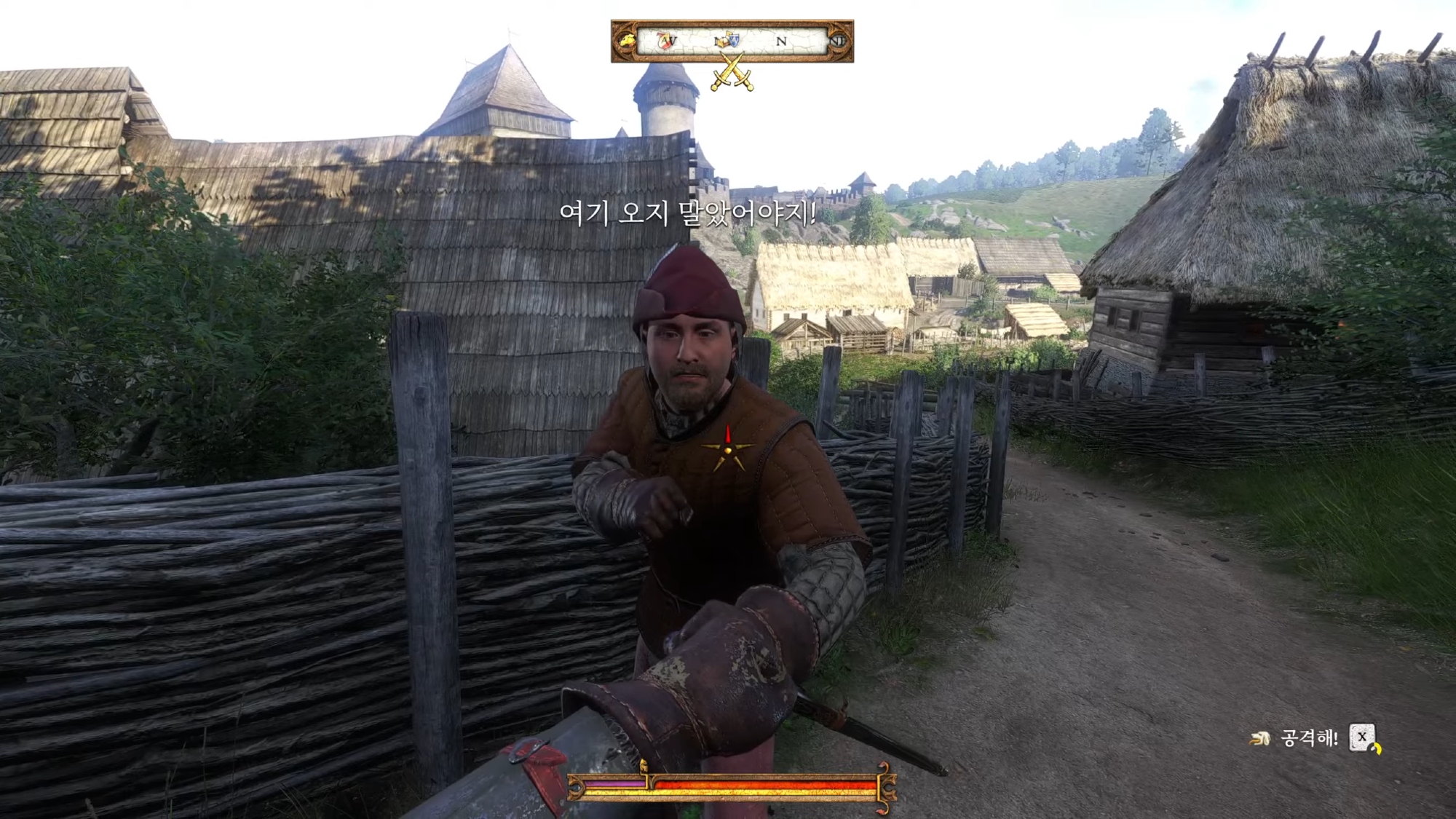Select the yellow marker at compass left edge

(x=625, y=41)
